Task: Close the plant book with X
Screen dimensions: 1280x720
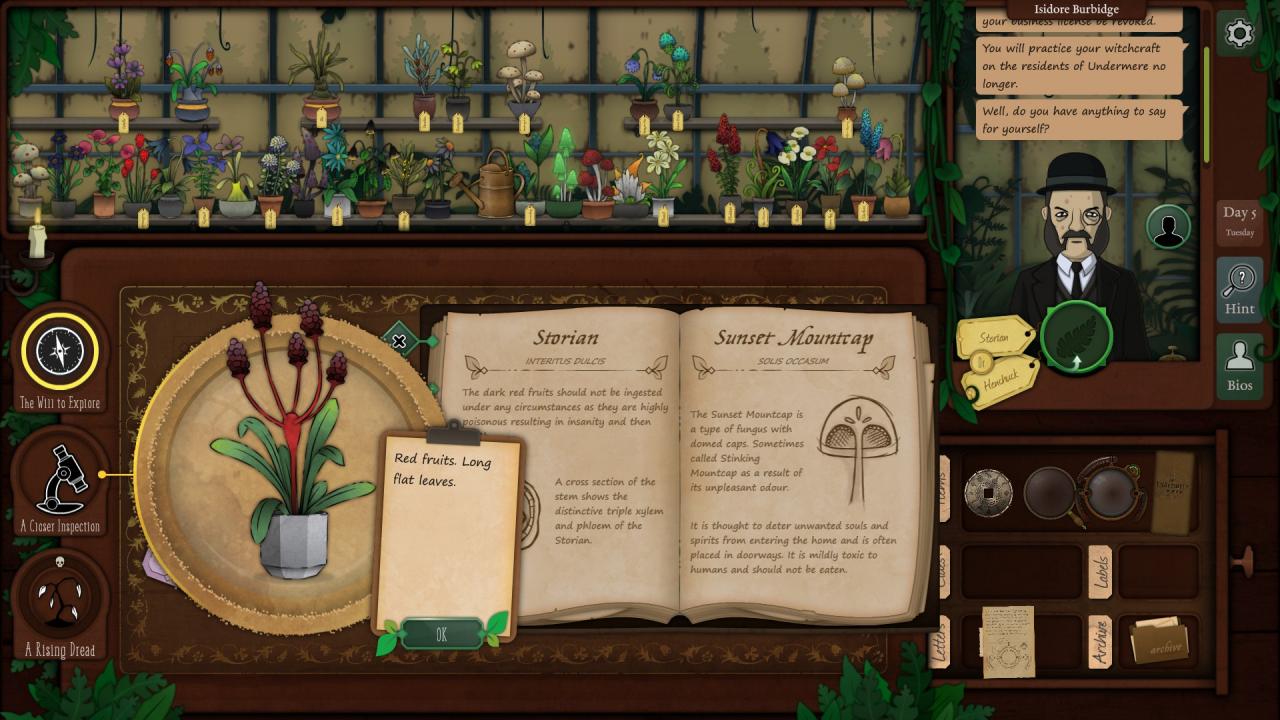Action: click(399, 342)
